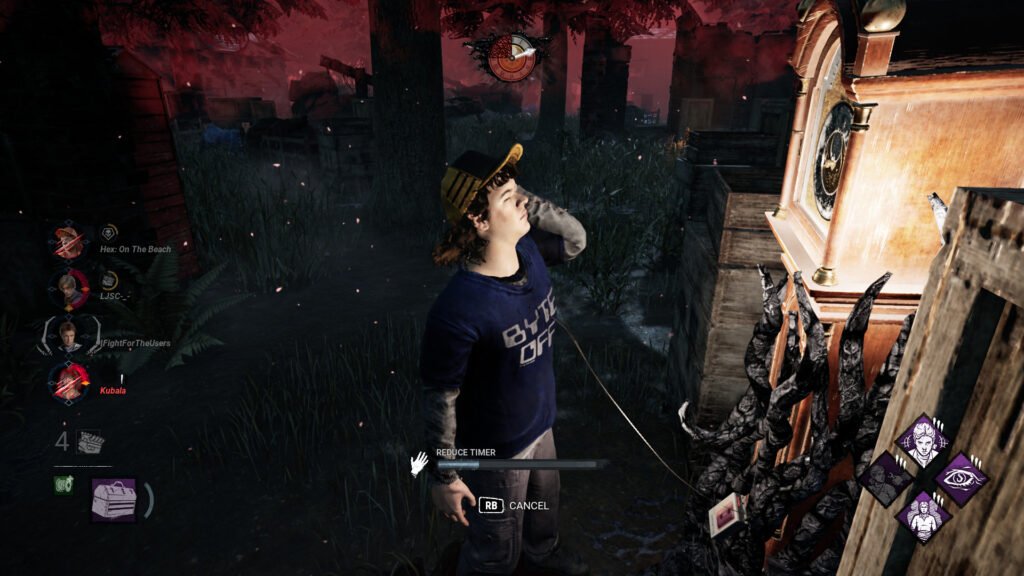Click the Cancel prompt label
Viewport: 1024px width, 576px height.
pos(528,505)
